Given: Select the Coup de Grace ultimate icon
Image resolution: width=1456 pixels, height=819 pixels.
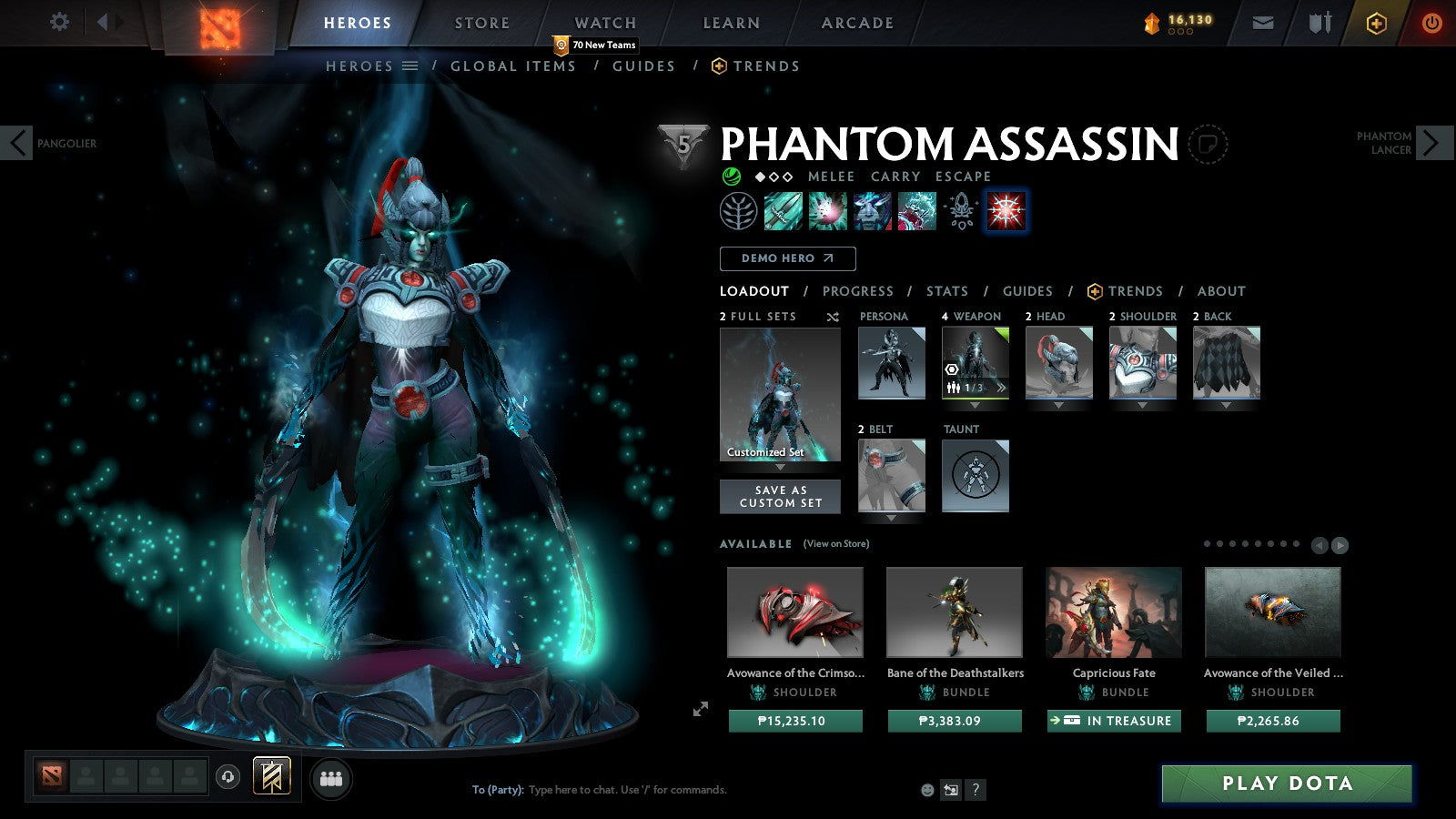Looking at the screenshot, I should [x=1005, y=209].
